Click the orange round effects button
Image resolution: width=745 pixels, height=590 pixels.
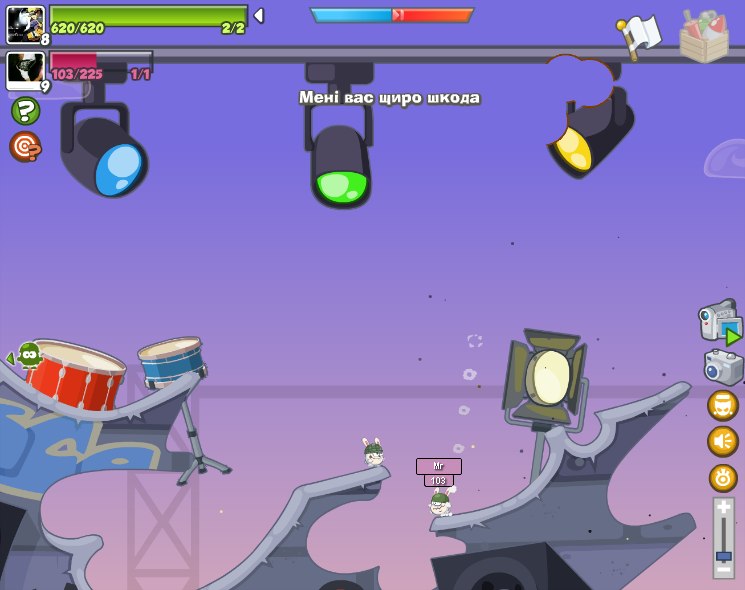tap(723, 477)
